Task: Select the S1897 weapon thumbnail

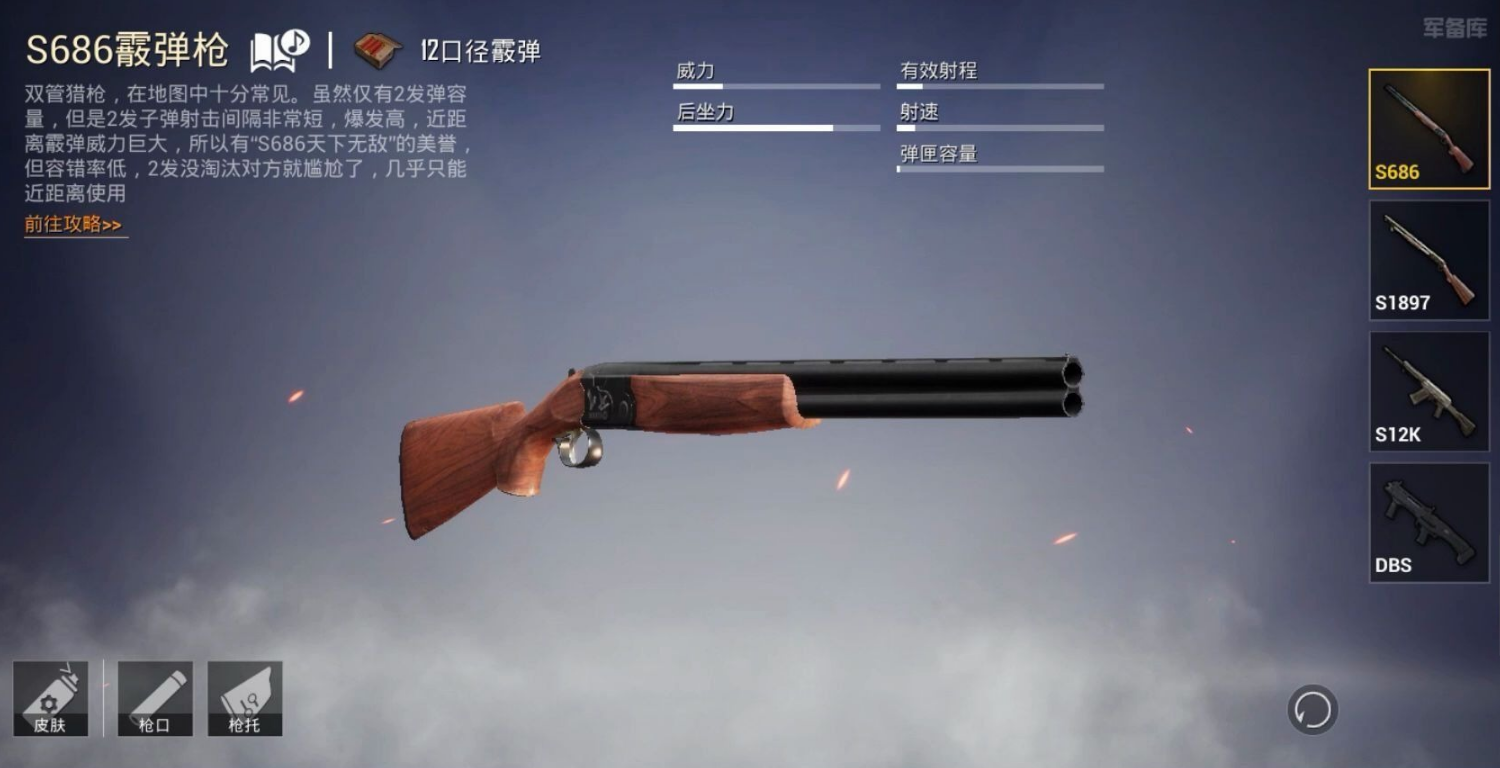Action: click(x=1428, y=260)
